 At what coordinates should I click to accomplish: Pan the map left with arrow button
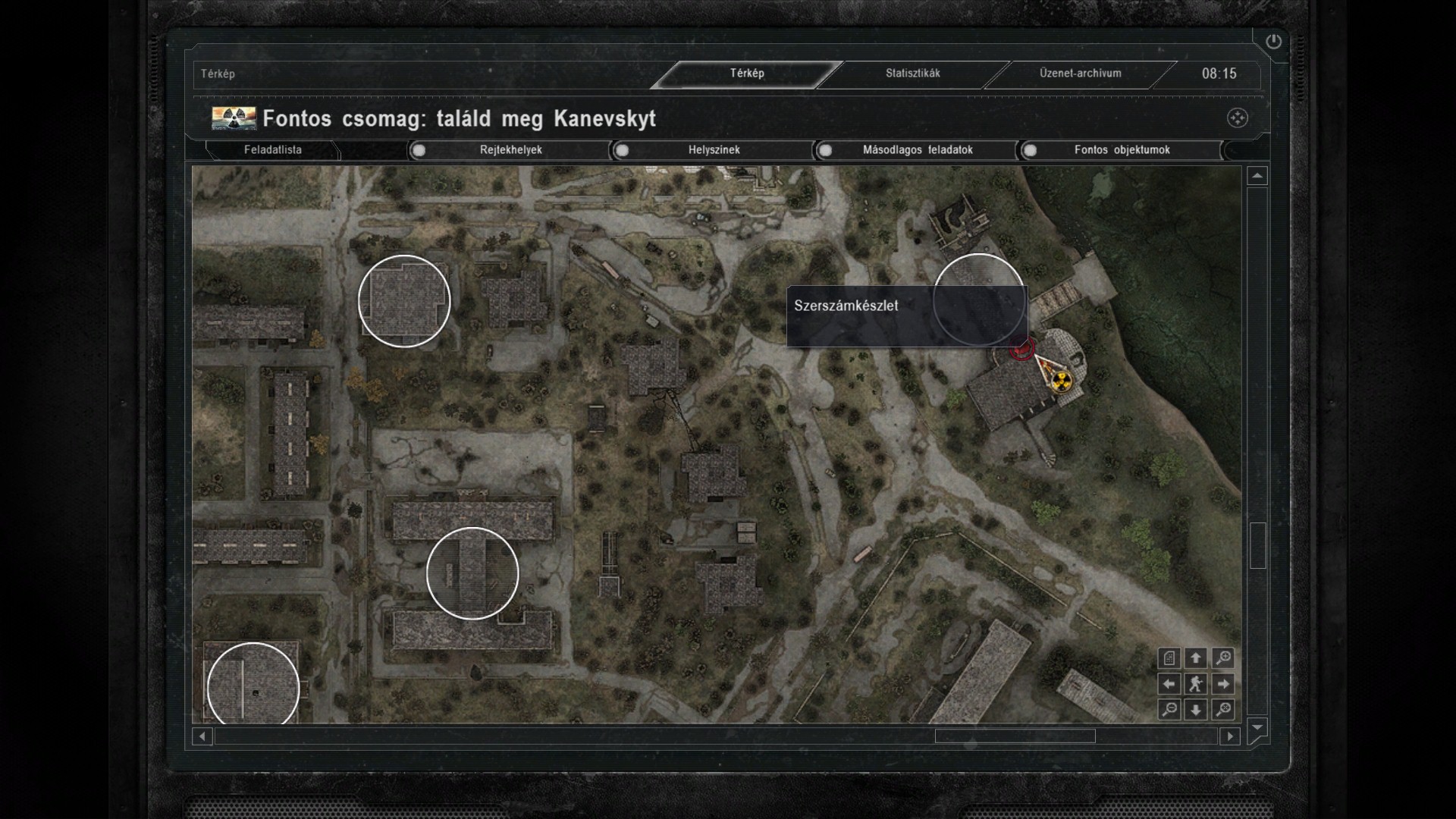[x=1169, y=684]
